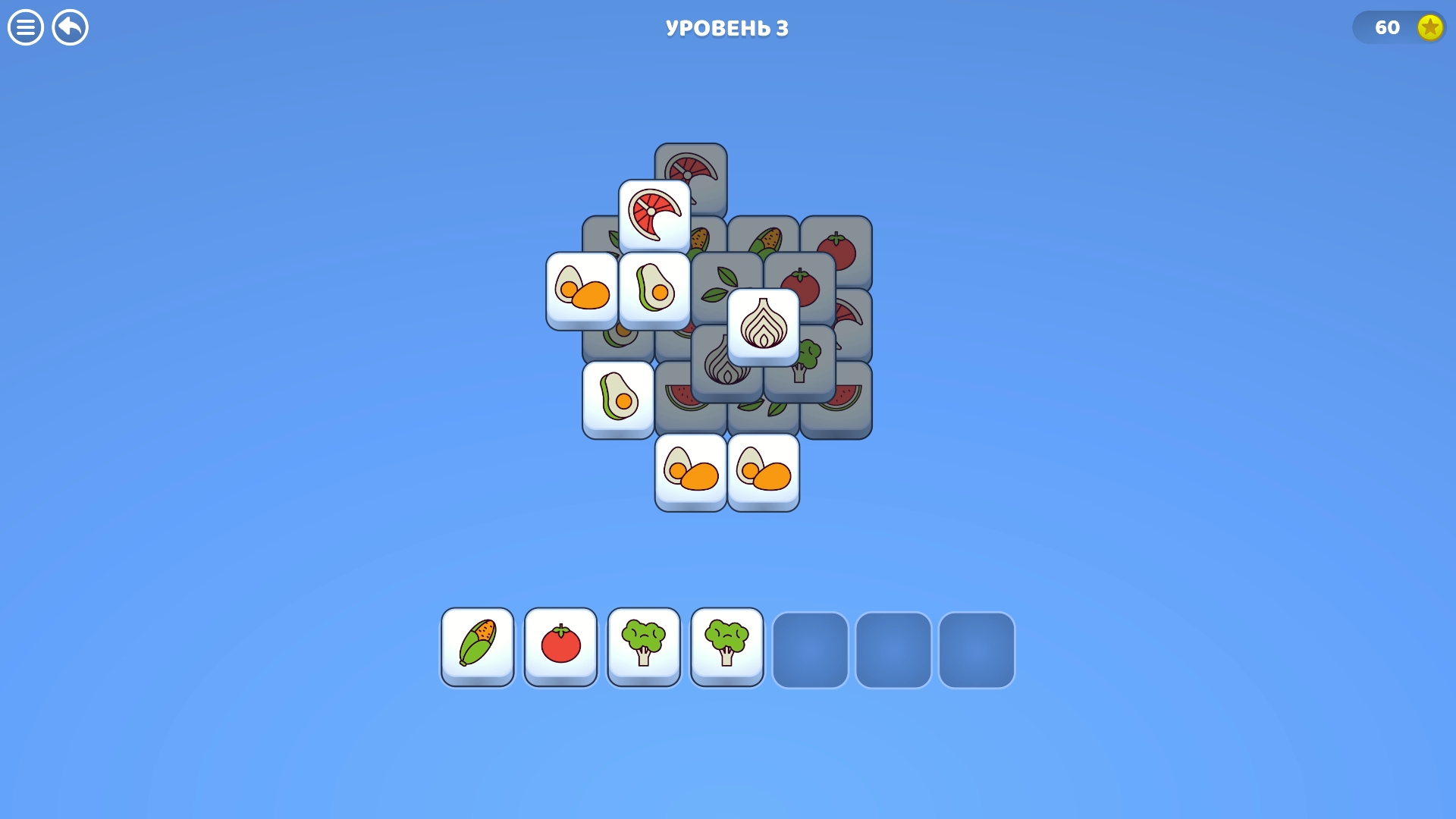Click the УРОВЕНЬ 3 title
Image resolution: width=1456 pixels, height=819 pixels.
click(726, 27)
